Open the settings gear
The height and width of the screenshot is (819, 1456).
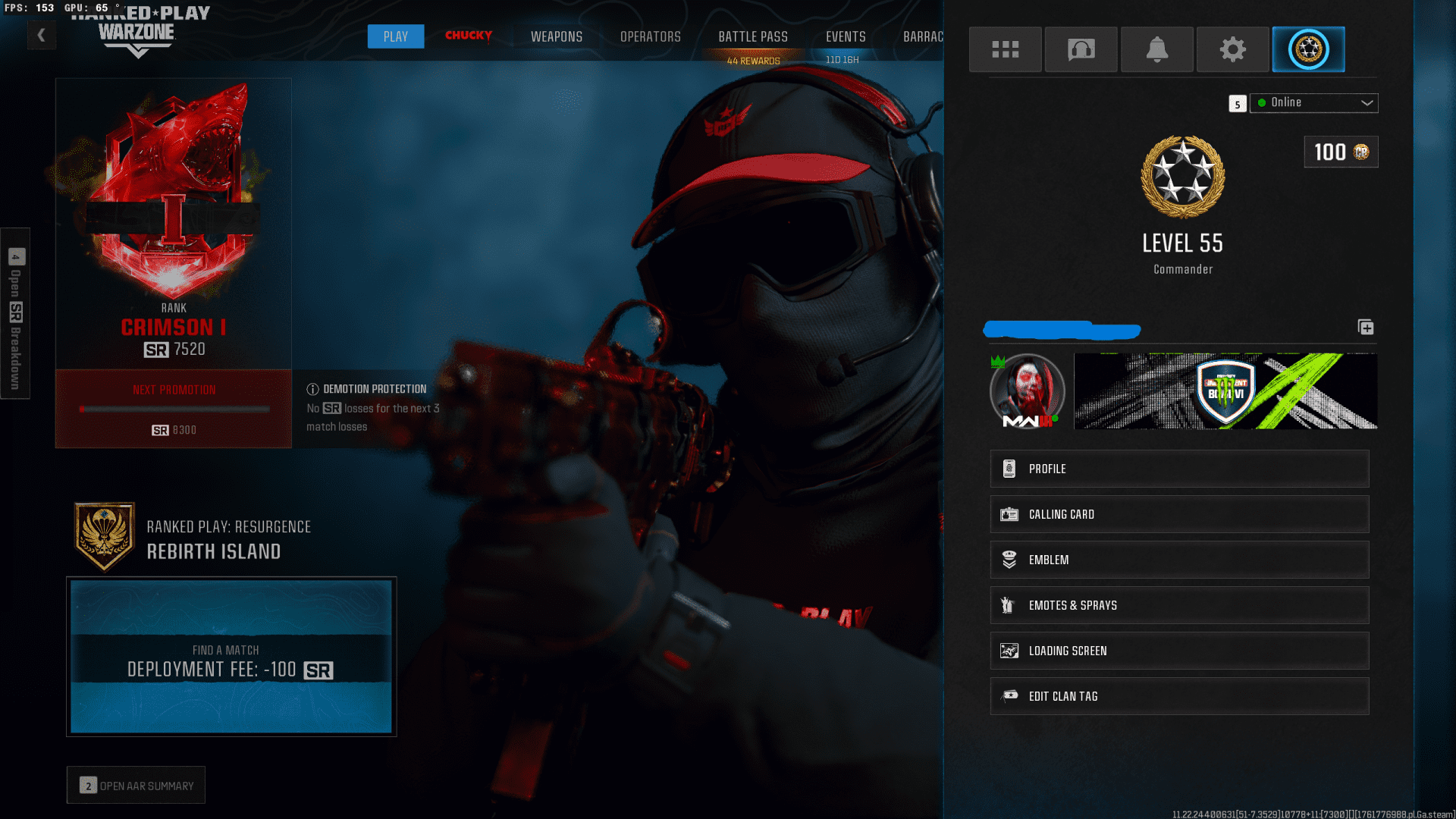(x=1232, y=49)
